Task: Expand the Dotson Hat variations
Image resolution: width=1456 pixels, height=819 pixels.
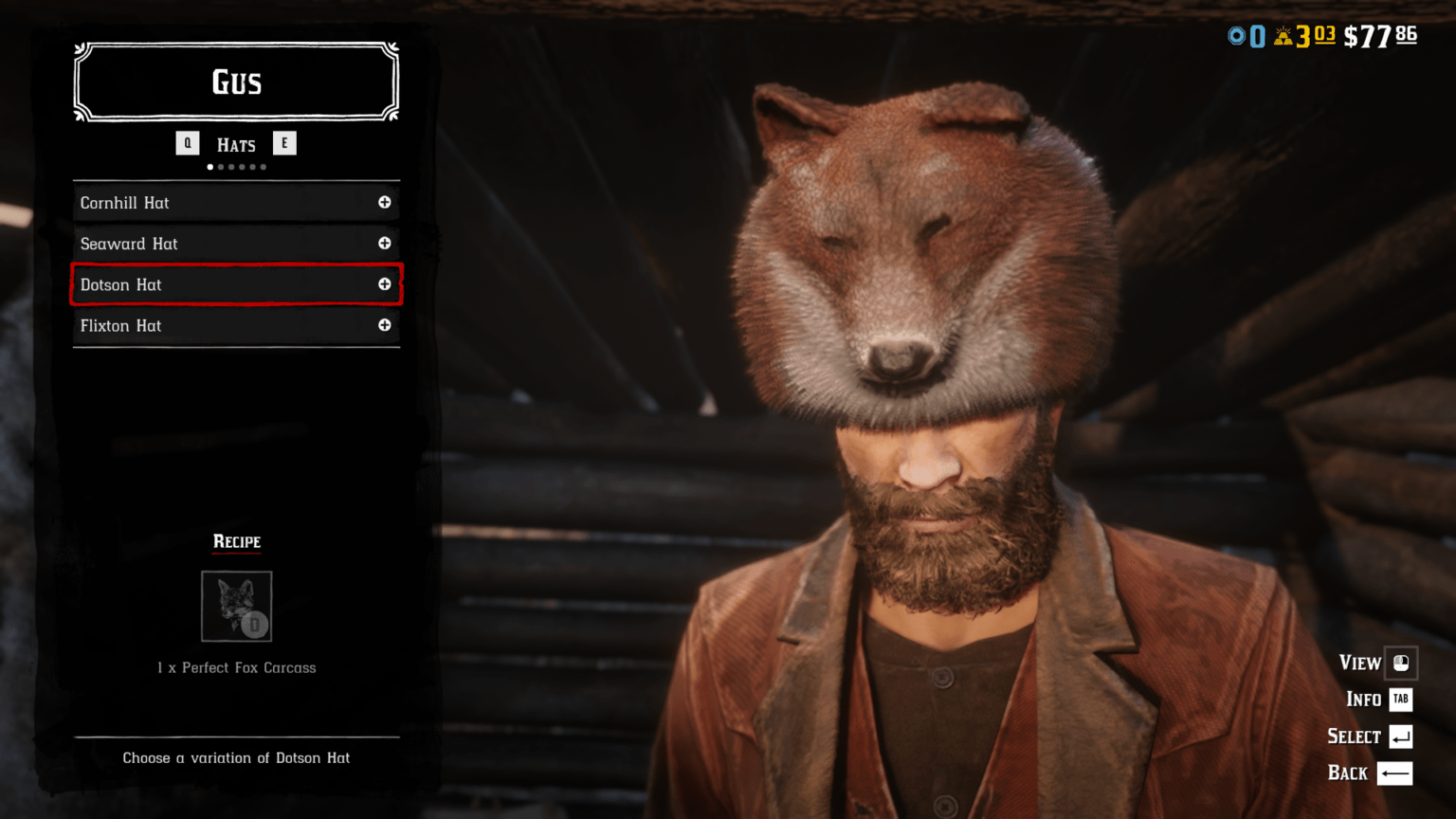Action: click(x=385, y=284)
